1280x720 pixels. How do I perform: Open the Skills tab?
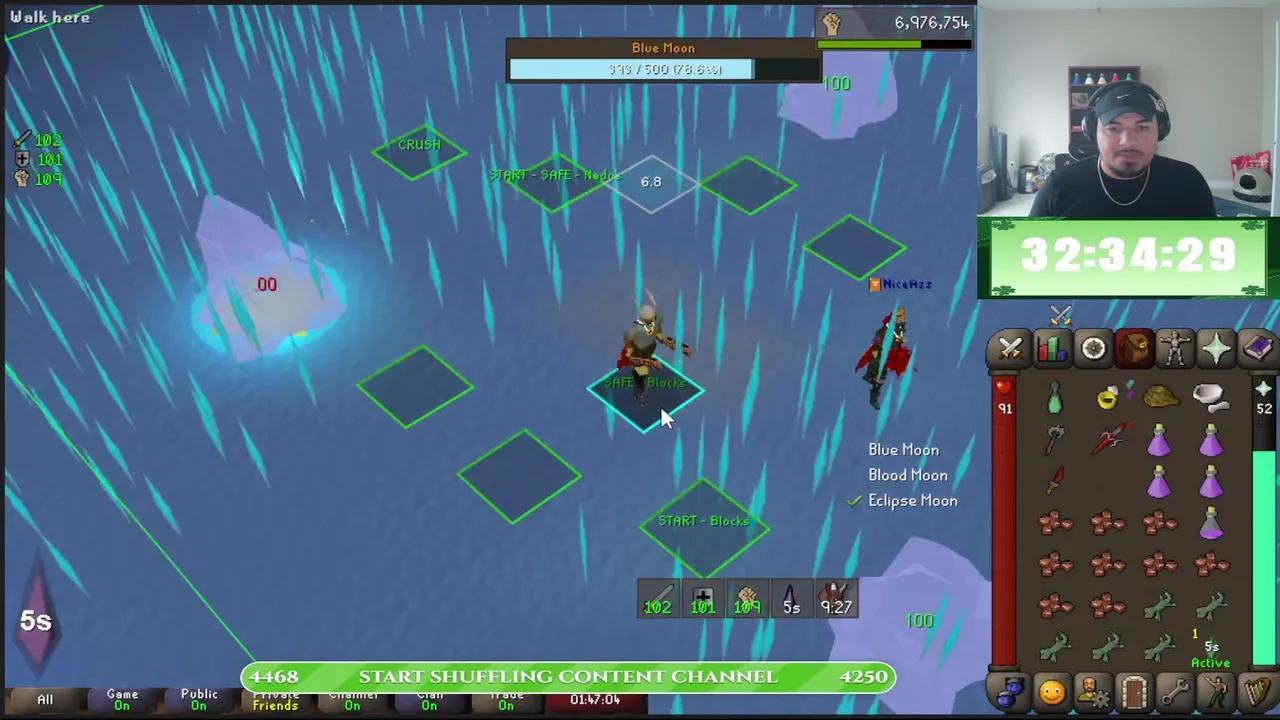click(1051, 347)
